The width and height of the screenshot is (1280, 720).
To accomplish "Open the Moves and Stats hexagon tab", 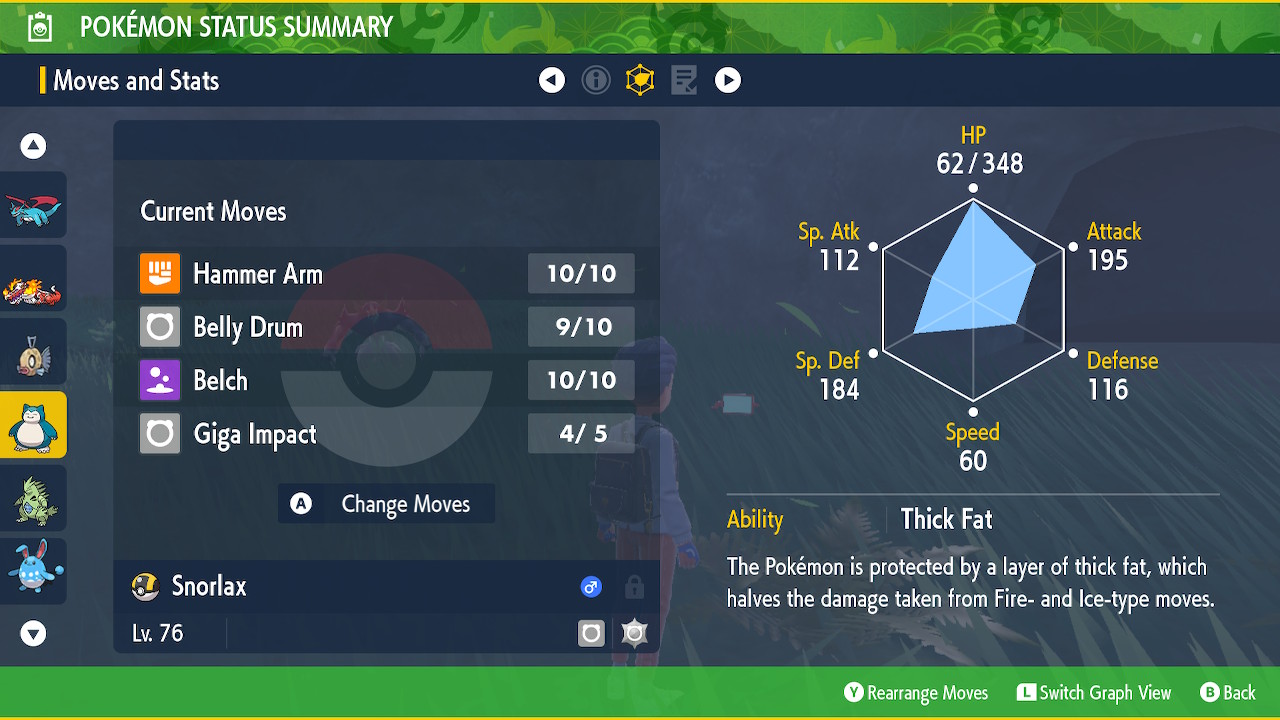I will pos(640,80).
